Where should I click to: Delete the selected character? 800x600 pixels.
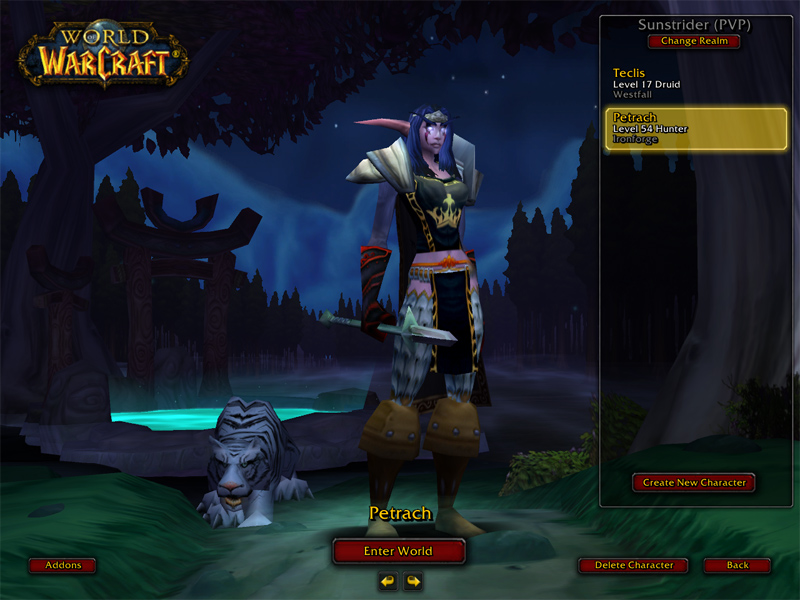[634, 565]
